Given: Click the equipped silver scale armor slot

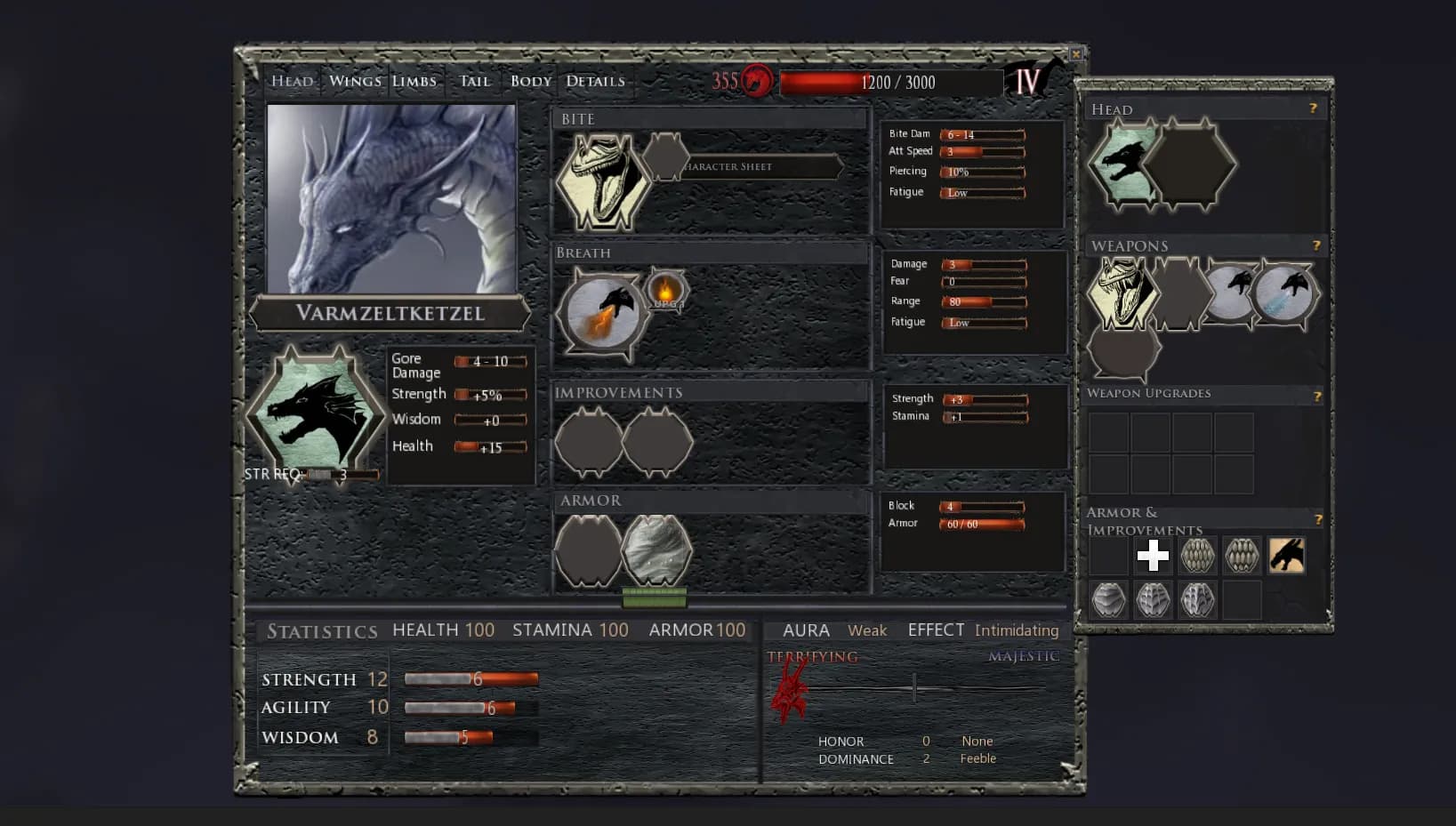Looking at the screenshot, I should (656, 549).
